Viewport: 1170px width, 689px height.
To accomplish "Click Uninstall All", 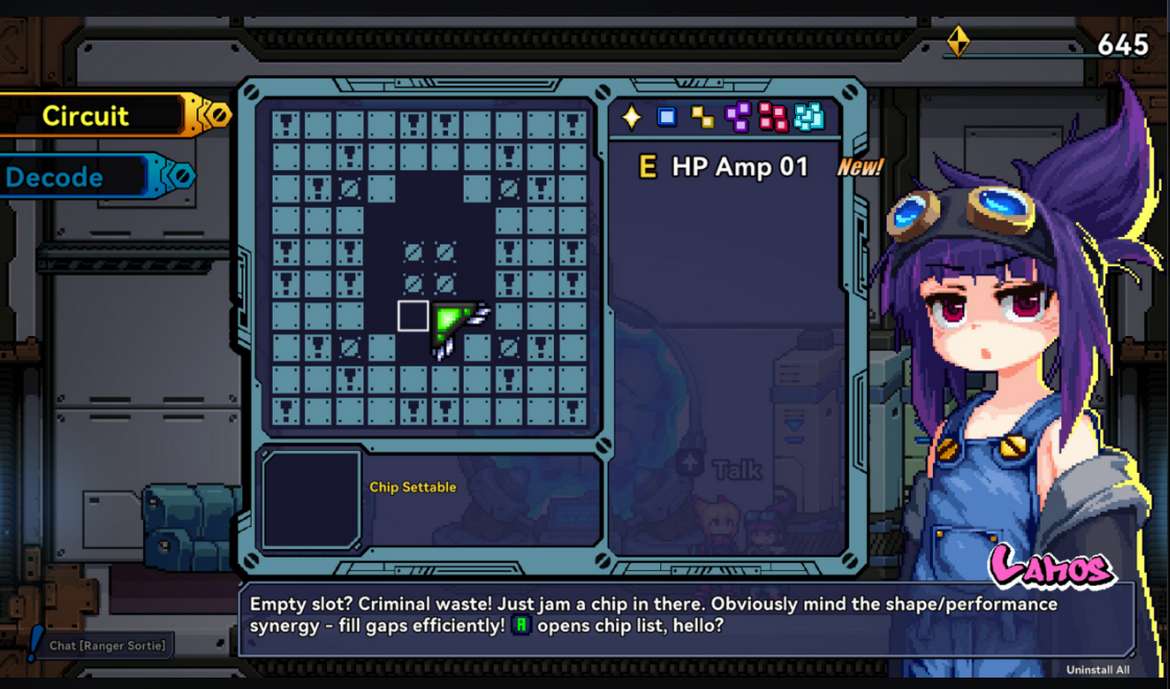I will (x=1097, y=670).
